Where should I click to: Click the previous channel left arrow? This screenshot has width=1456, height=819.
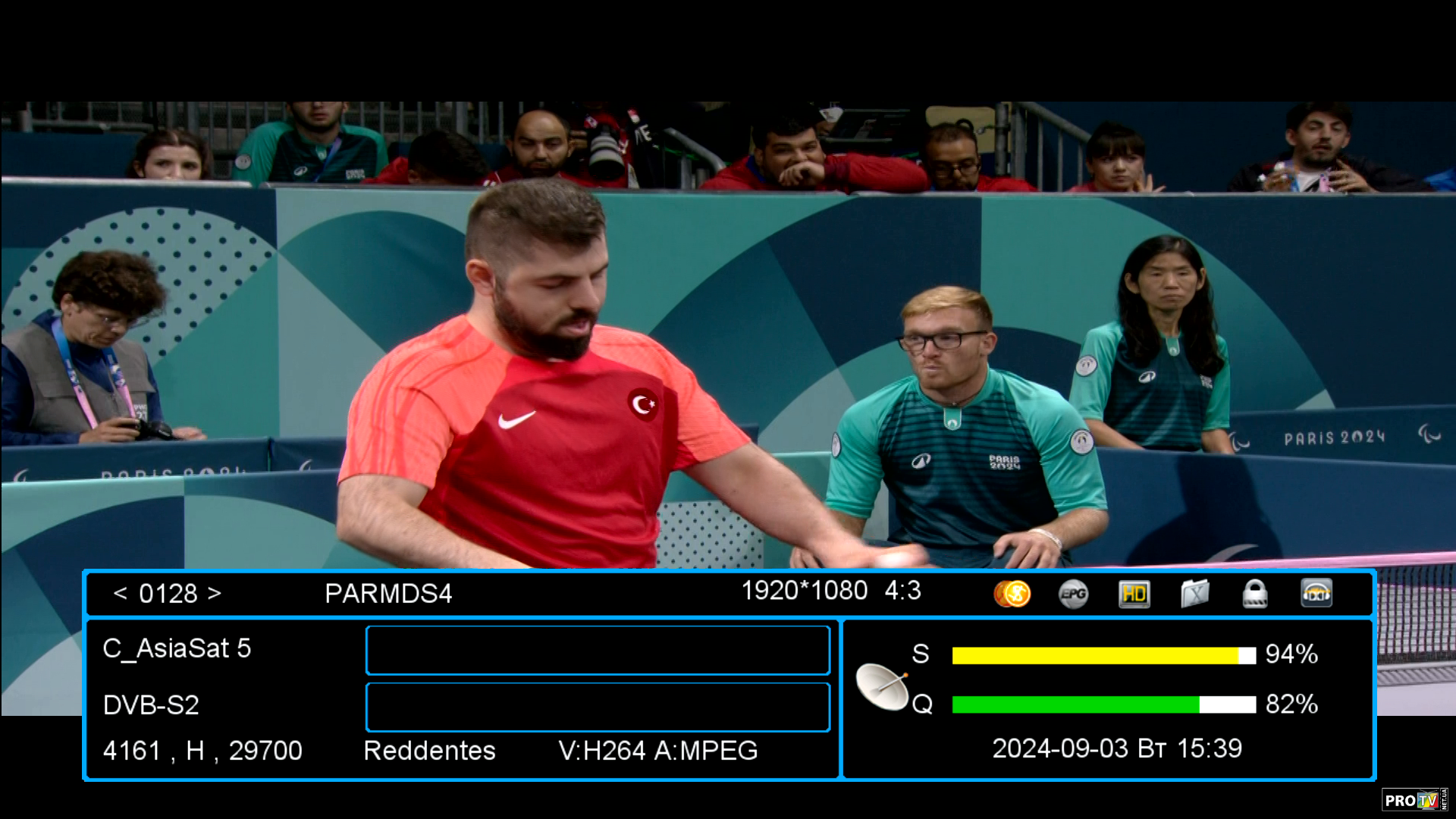click(x=120, y=593)
